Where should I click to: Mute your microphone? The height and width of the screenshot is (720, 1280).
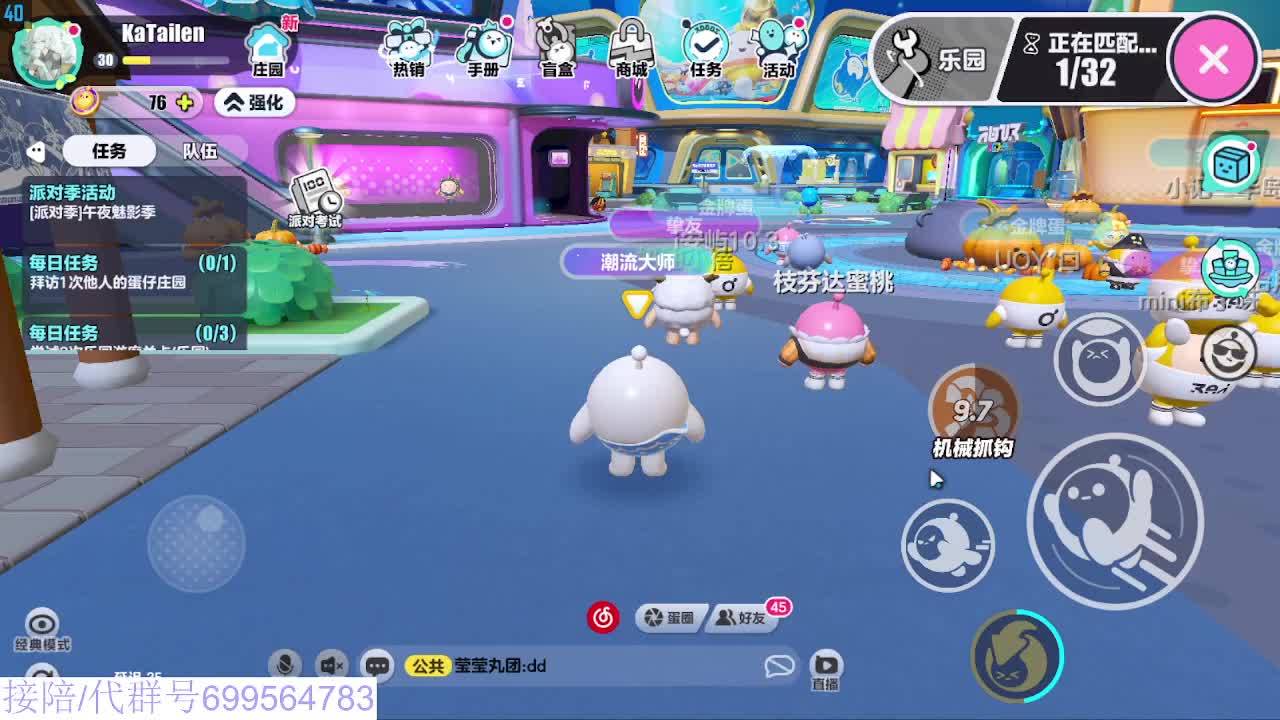288,663
